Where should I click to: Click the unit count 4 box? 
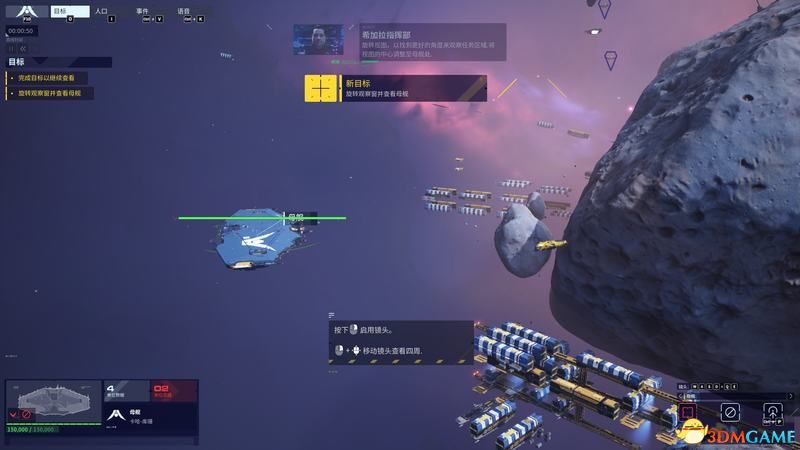click(125, 390)
